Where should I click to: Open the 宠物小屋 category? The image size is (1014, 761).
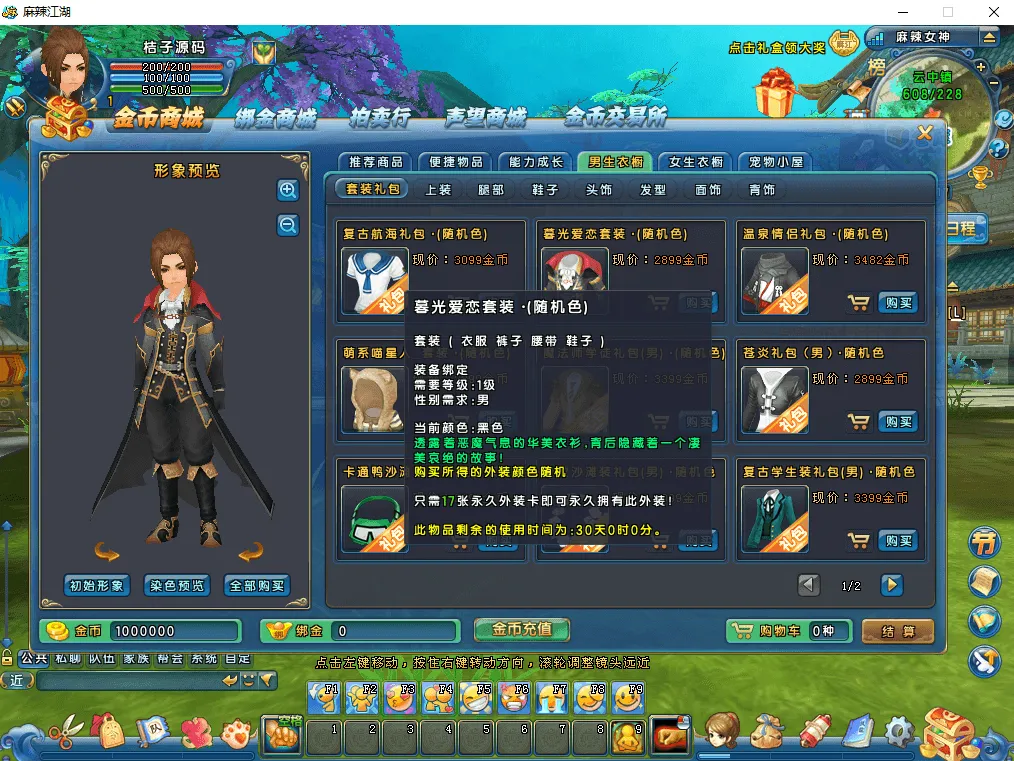776,162
